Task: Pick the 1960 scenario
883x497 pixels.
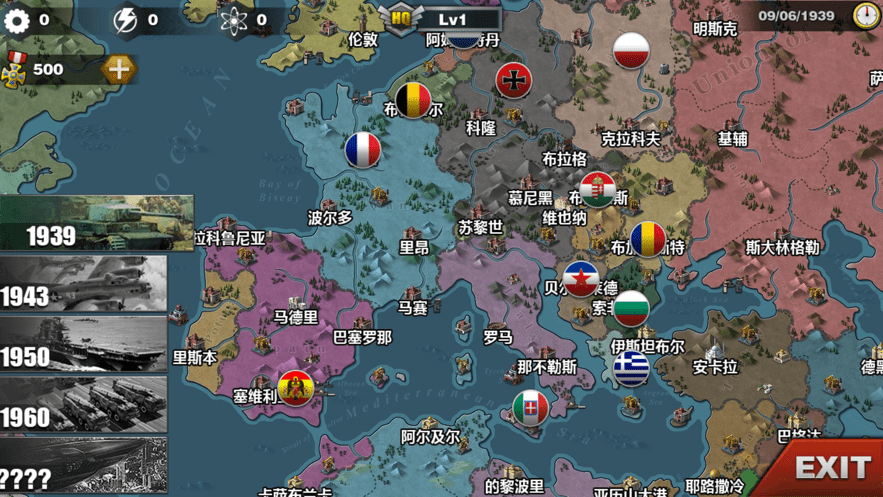Action: [x=83, y=404]
